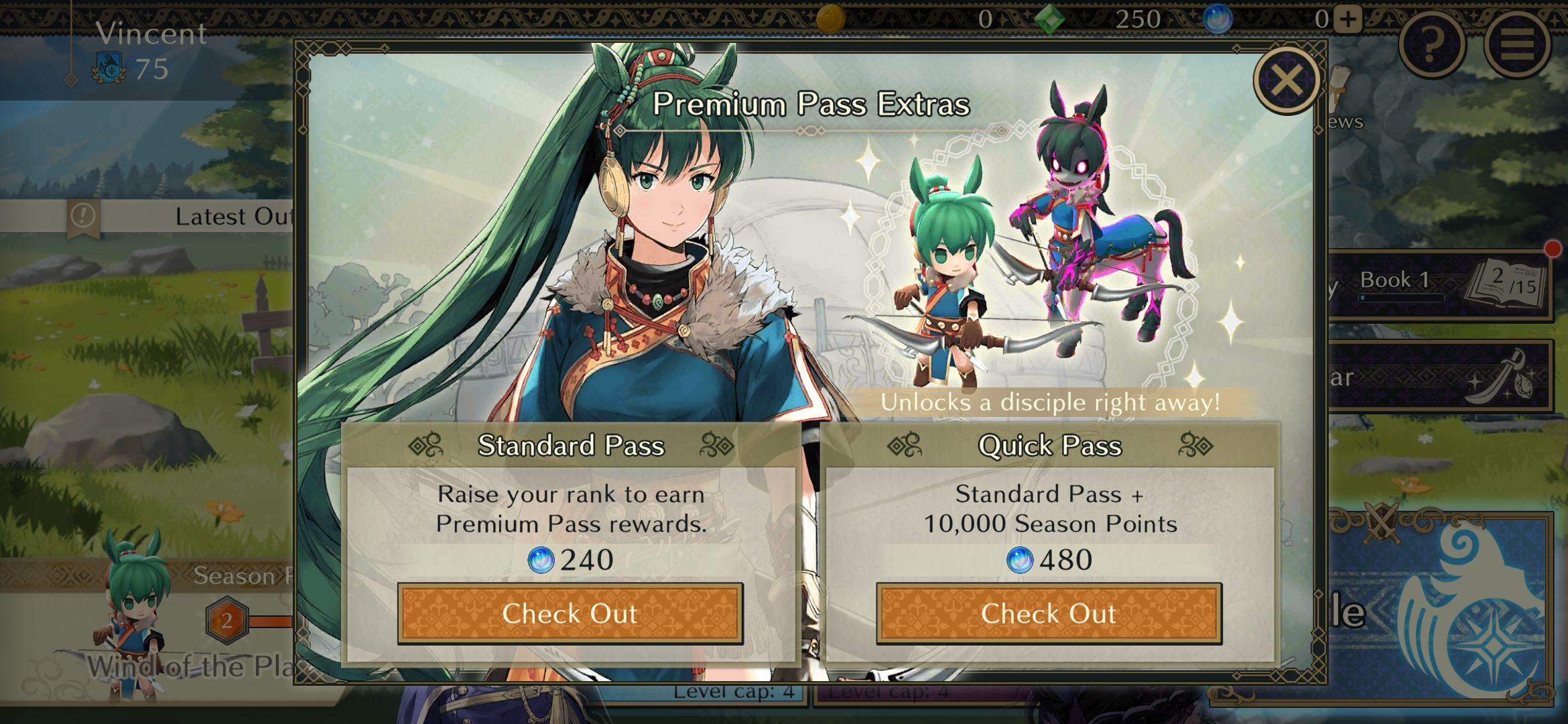Open the hamburger menu
1568x724 pixels.
point(1518,44)
